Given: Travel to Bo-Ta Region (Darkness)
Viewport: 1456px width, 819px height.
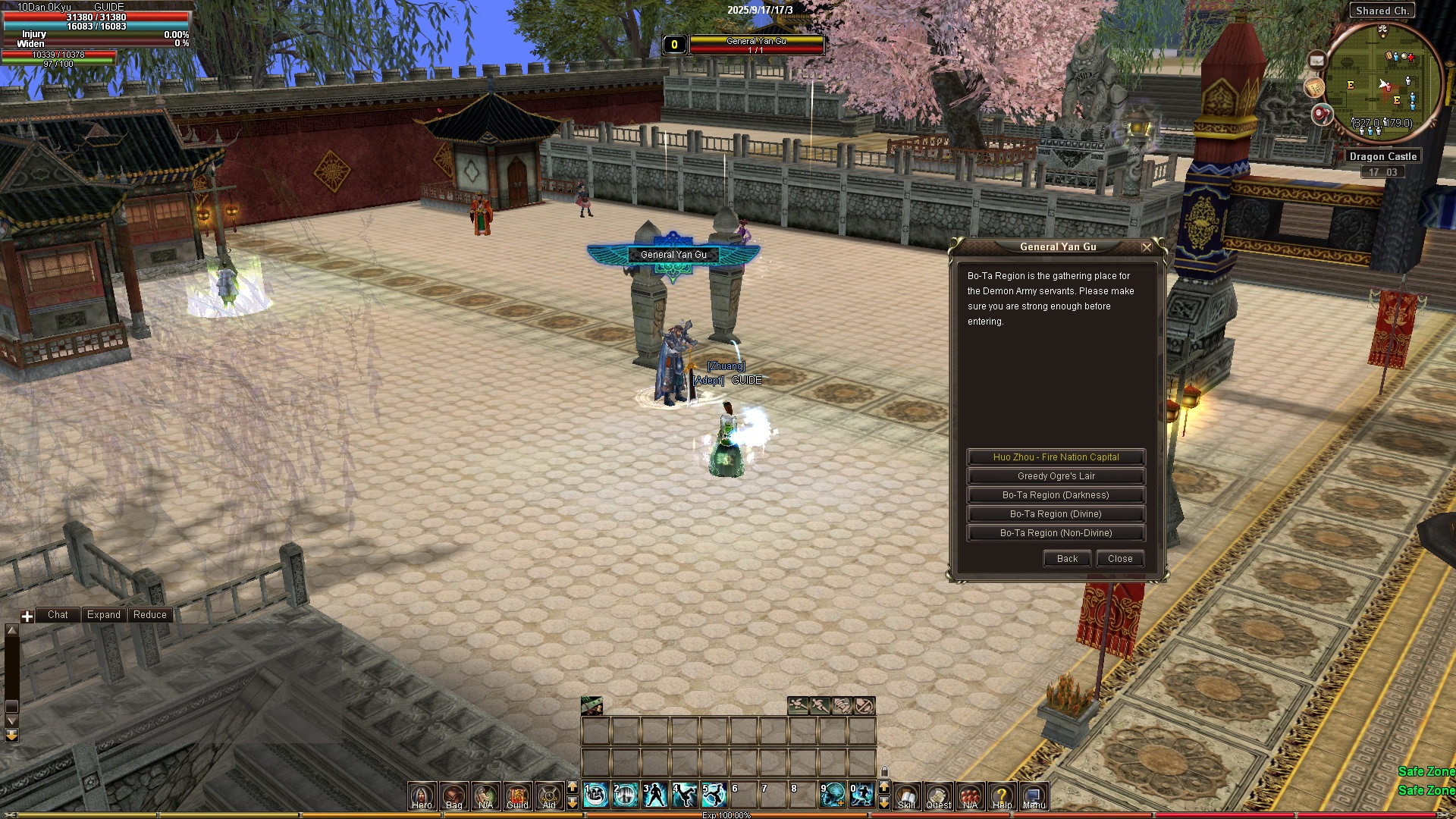Looking at the screenshot, I should point(1056,495).
